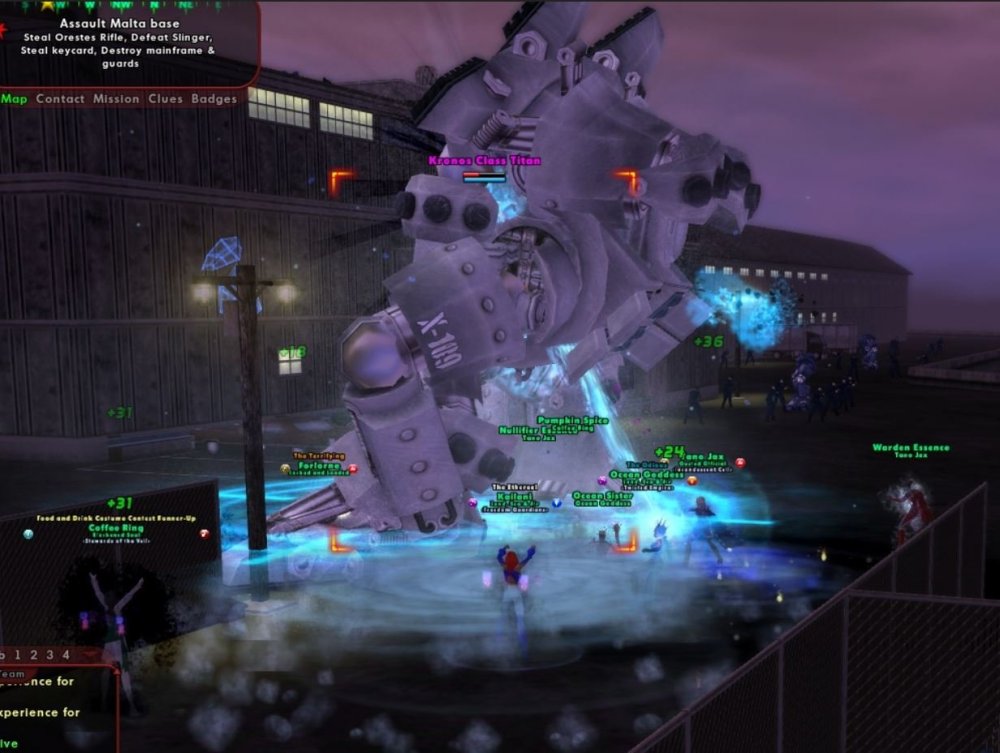Select the Clues tab

pos(165,99)
